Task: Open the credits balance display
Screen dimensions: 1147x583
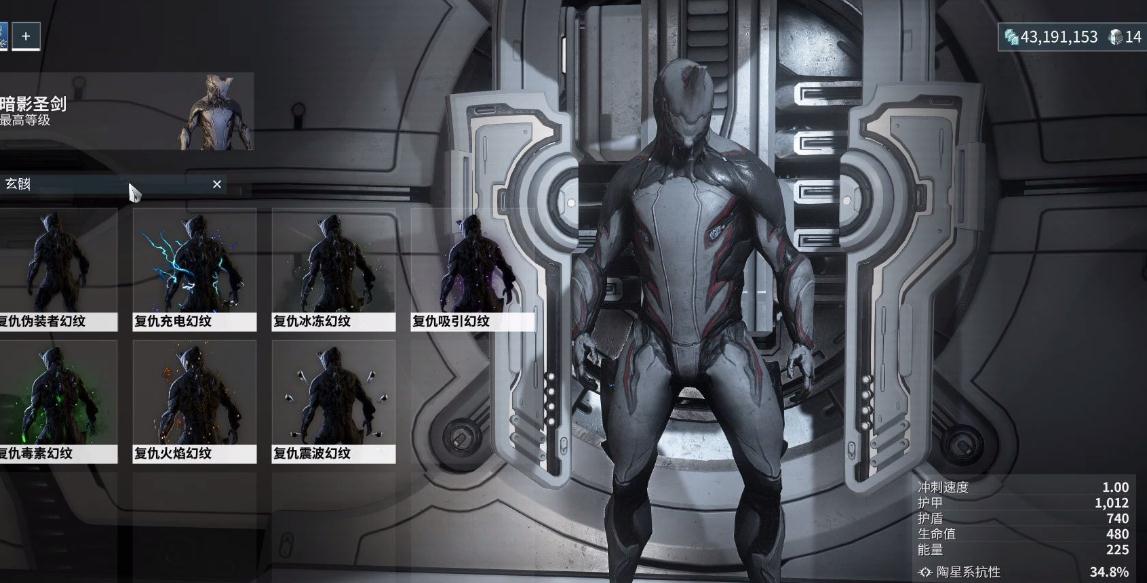Action: 1051,37
